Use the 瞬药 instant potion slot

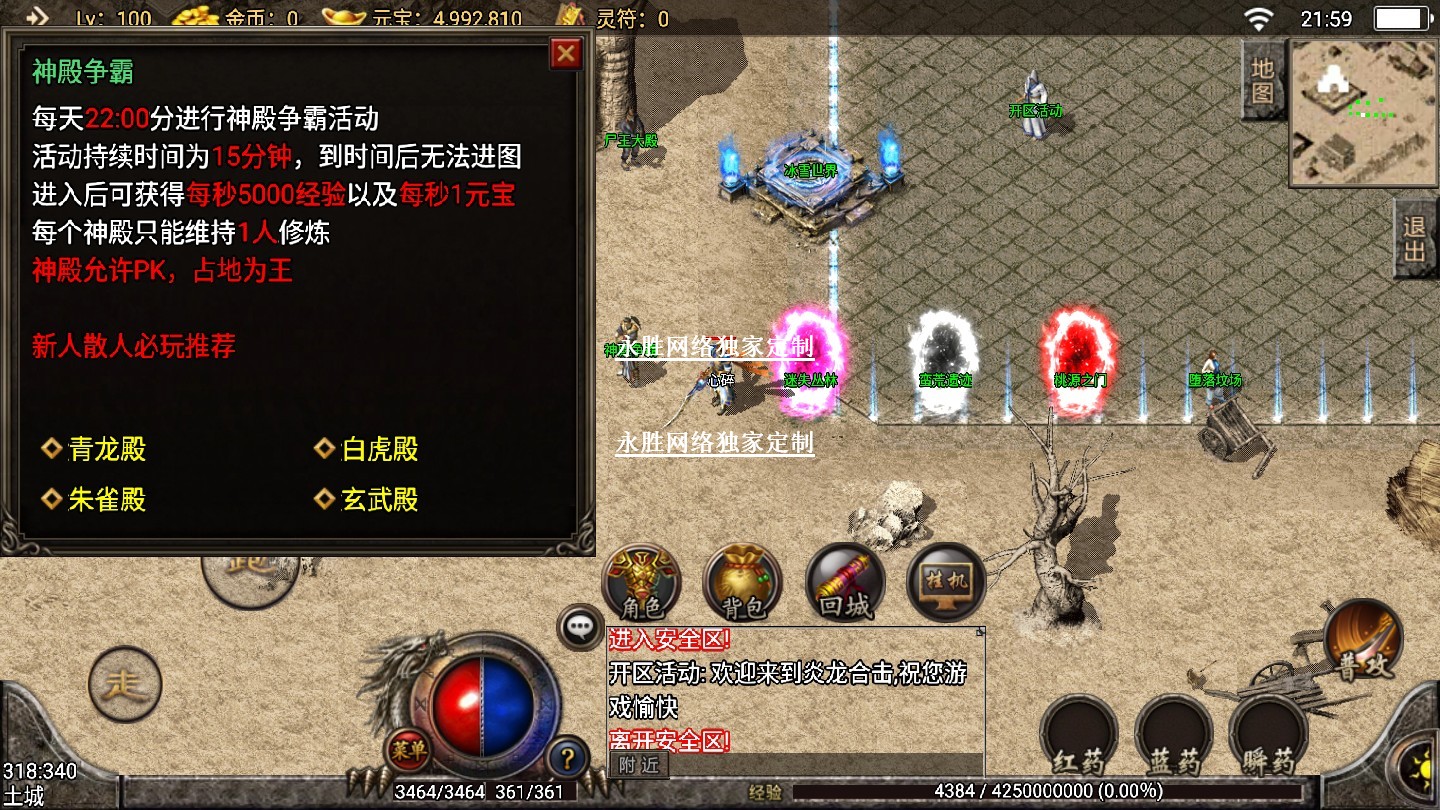1268,737
